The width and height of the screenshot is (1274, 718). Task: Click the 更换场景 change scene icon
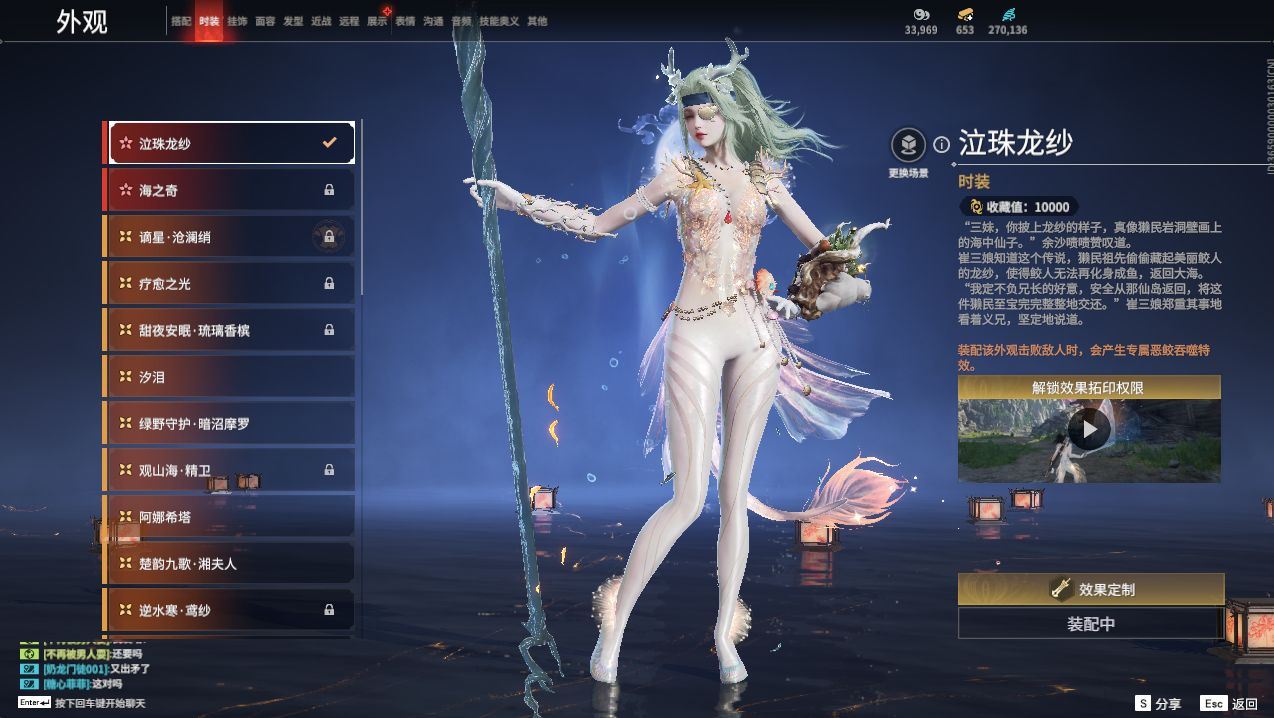coord(908,146)
